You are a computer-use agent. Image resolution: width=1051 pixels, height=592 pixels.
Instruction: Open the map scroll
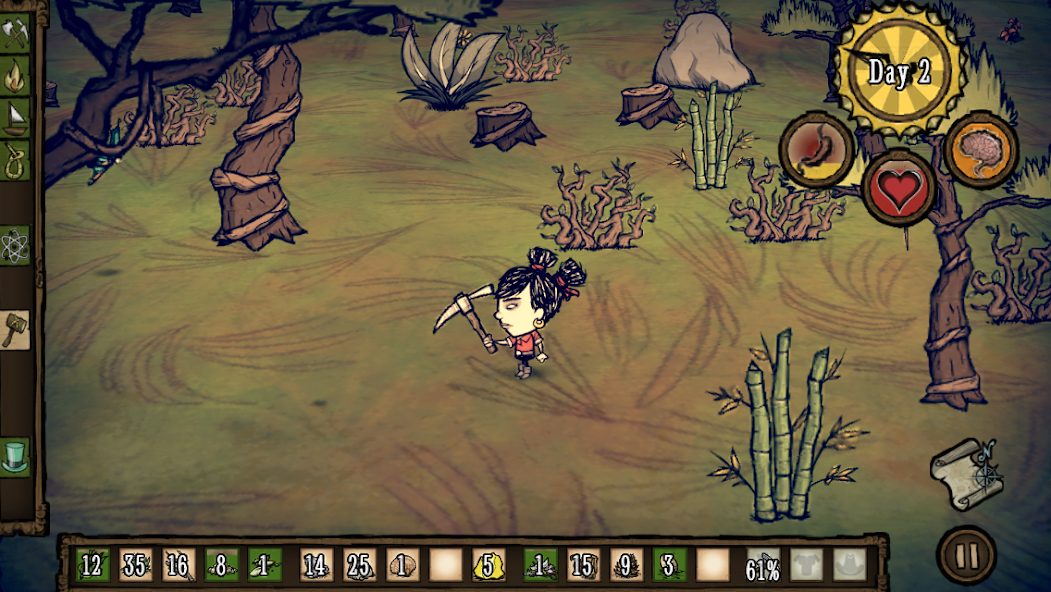point(962,470)
